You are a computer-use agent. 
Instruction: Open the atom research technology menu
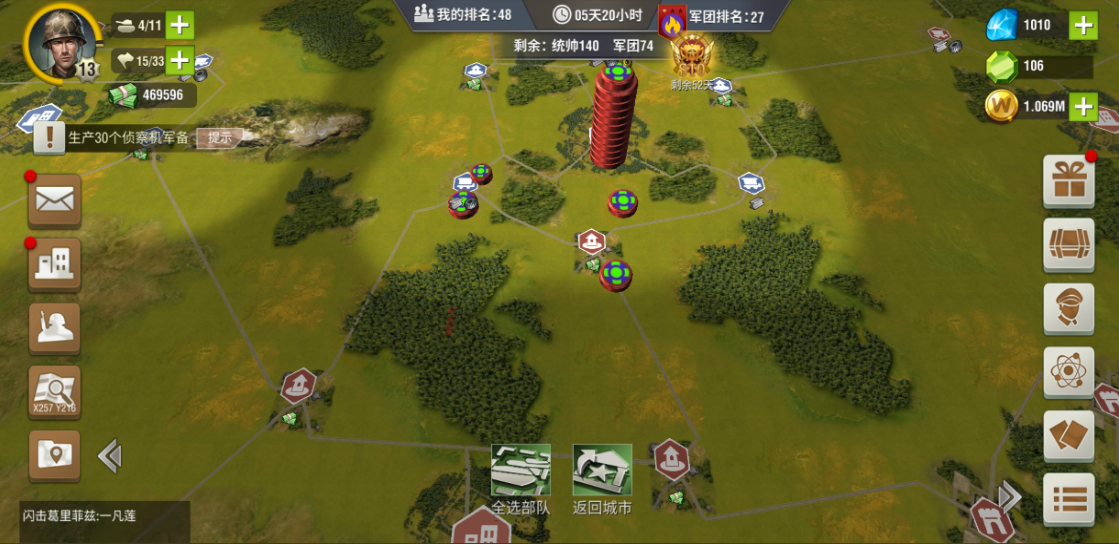1068,373
